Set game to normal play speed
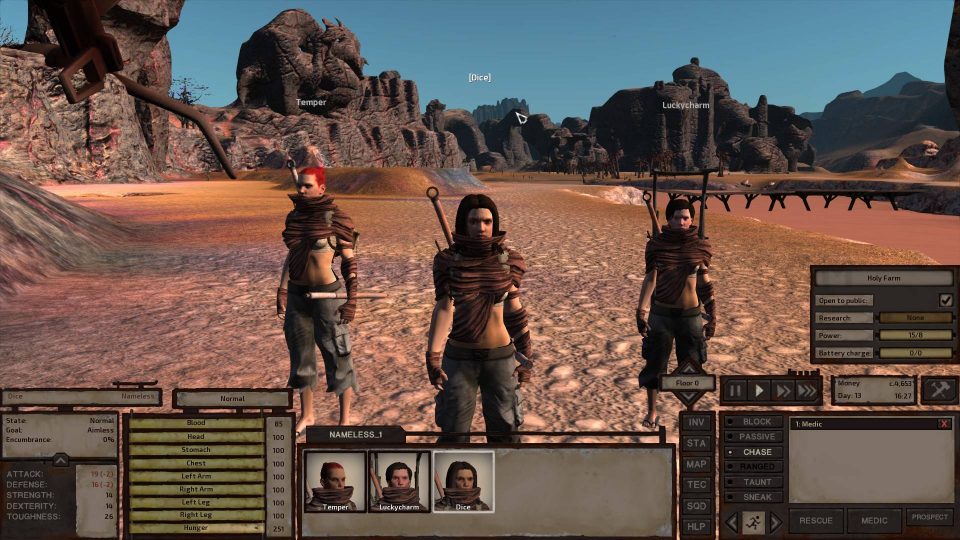Image resolution: width=960 pixels, height=540 pixels. tap(760, 390)
